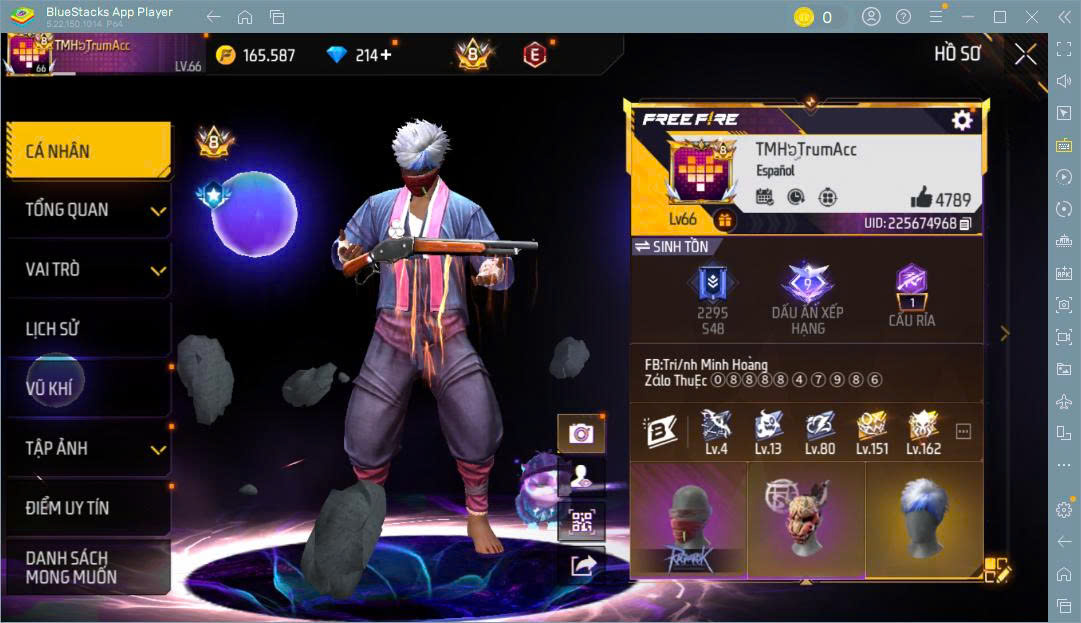Open the QR code button
Image resolution: width=1081 pixels, height=623 pixels.
(x=581, y=521)
